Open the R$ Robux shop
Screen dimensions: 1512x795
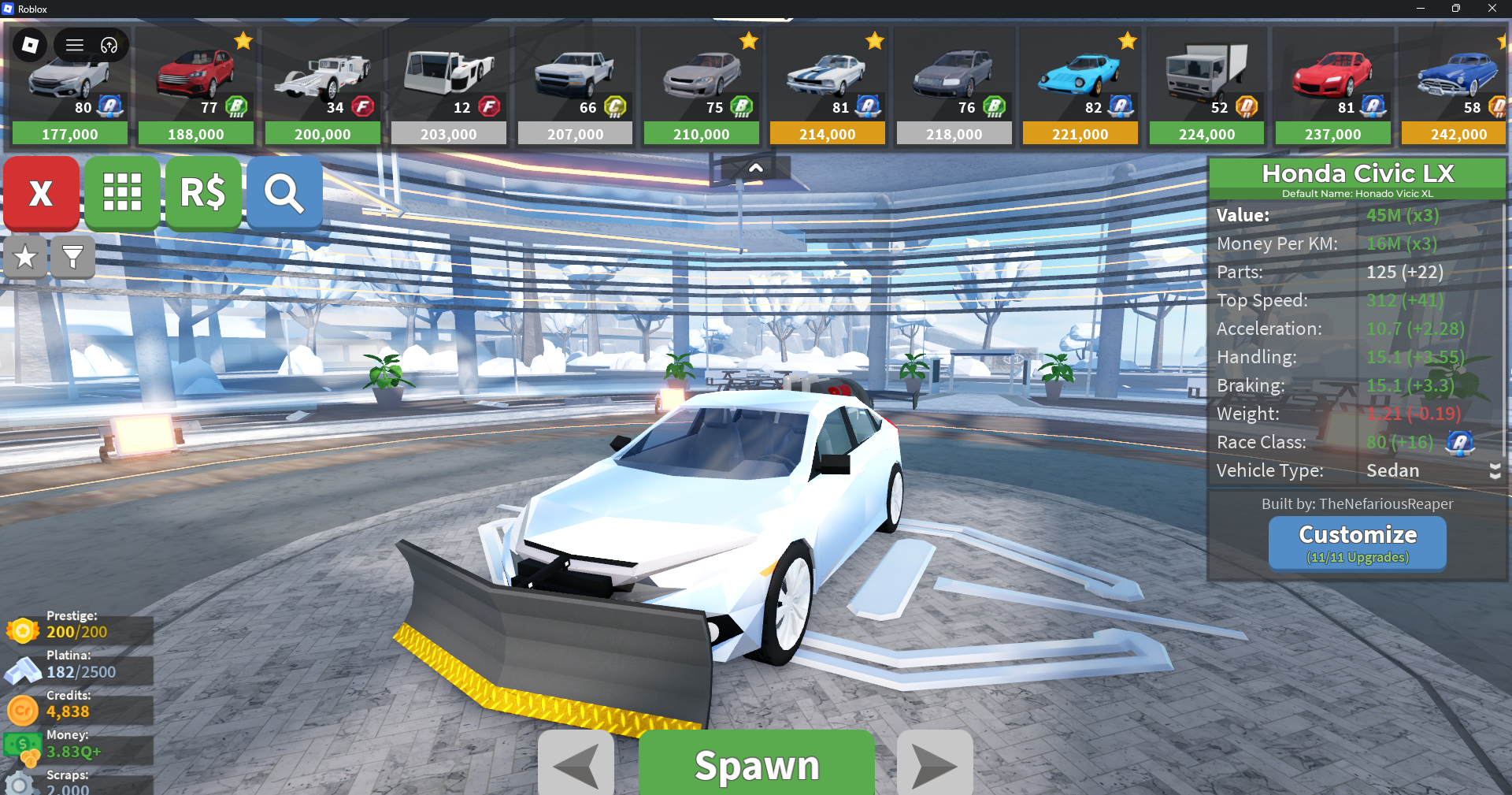203,193
